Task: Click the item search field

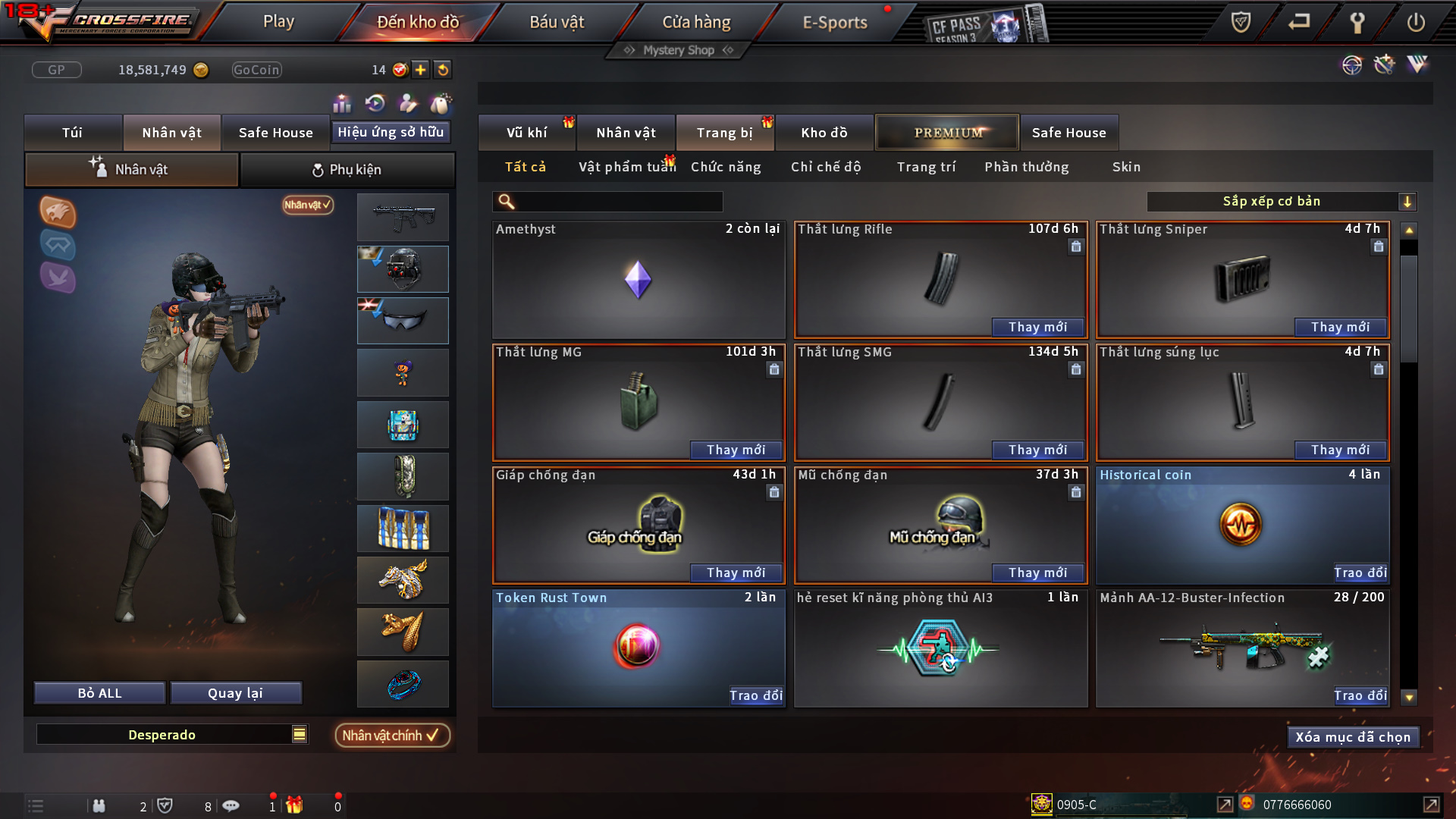Action: pos(618,202)
